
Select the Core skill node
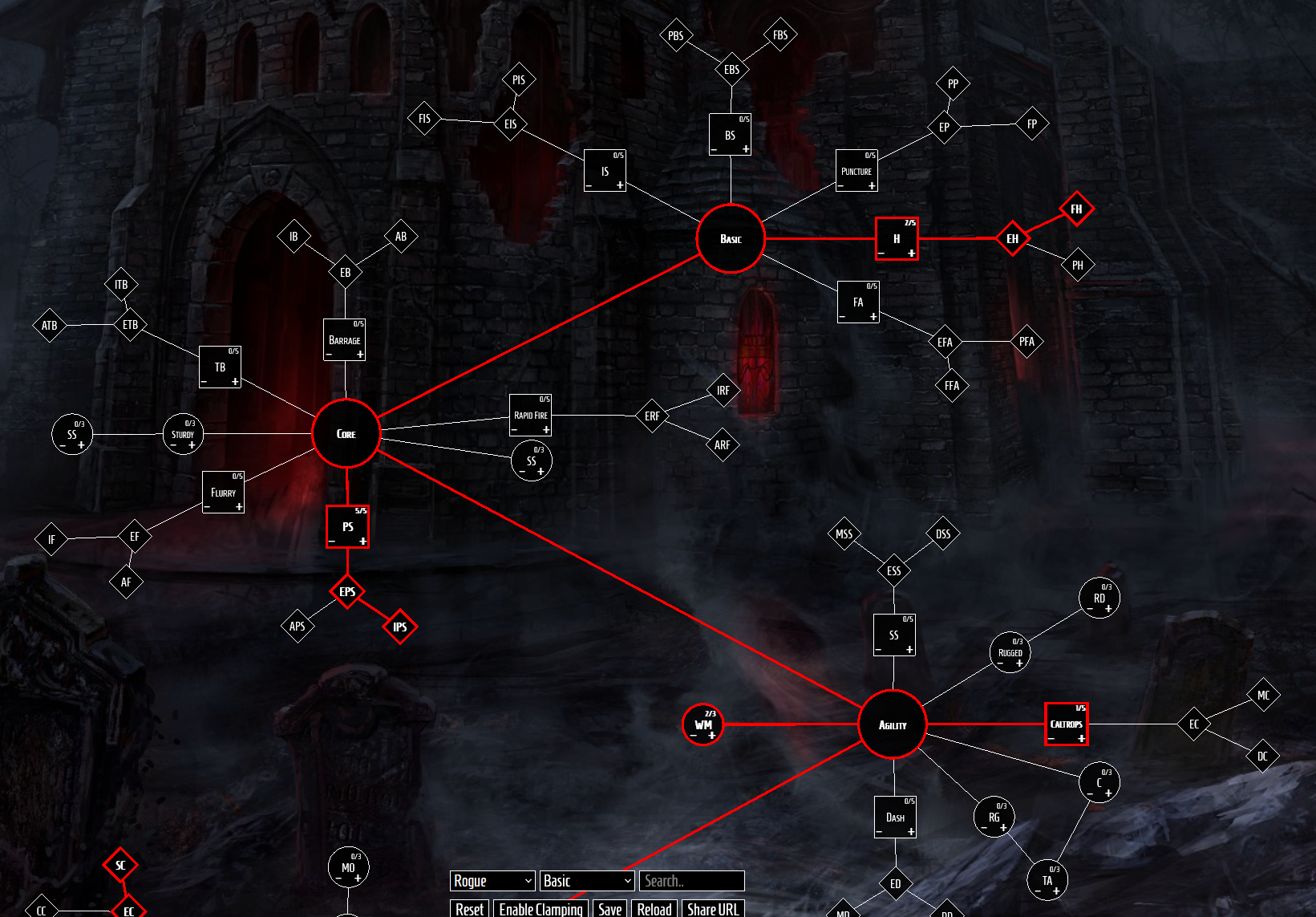tap(346, 434)
